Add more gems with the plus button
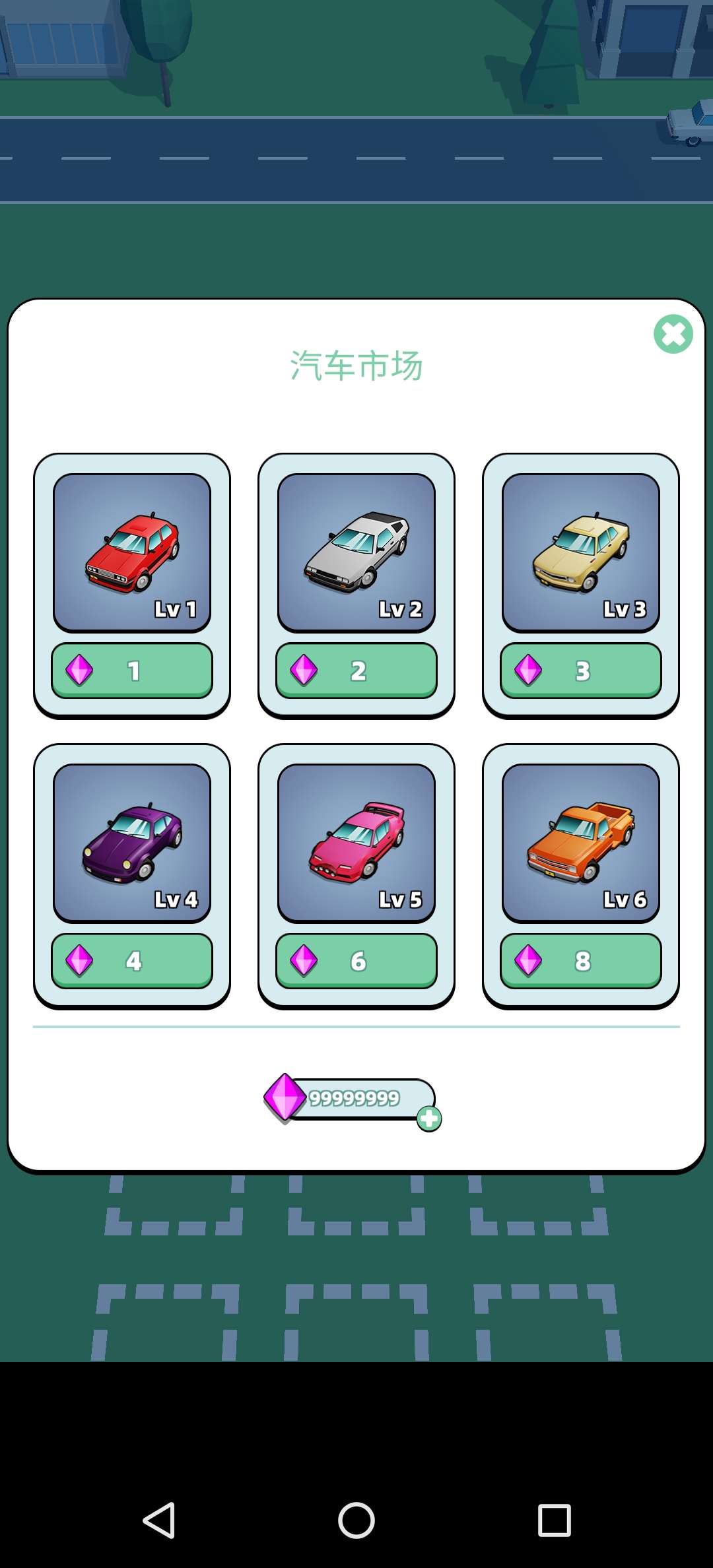The height and width of the screenshot is (1568, 713). [429, 1119]
